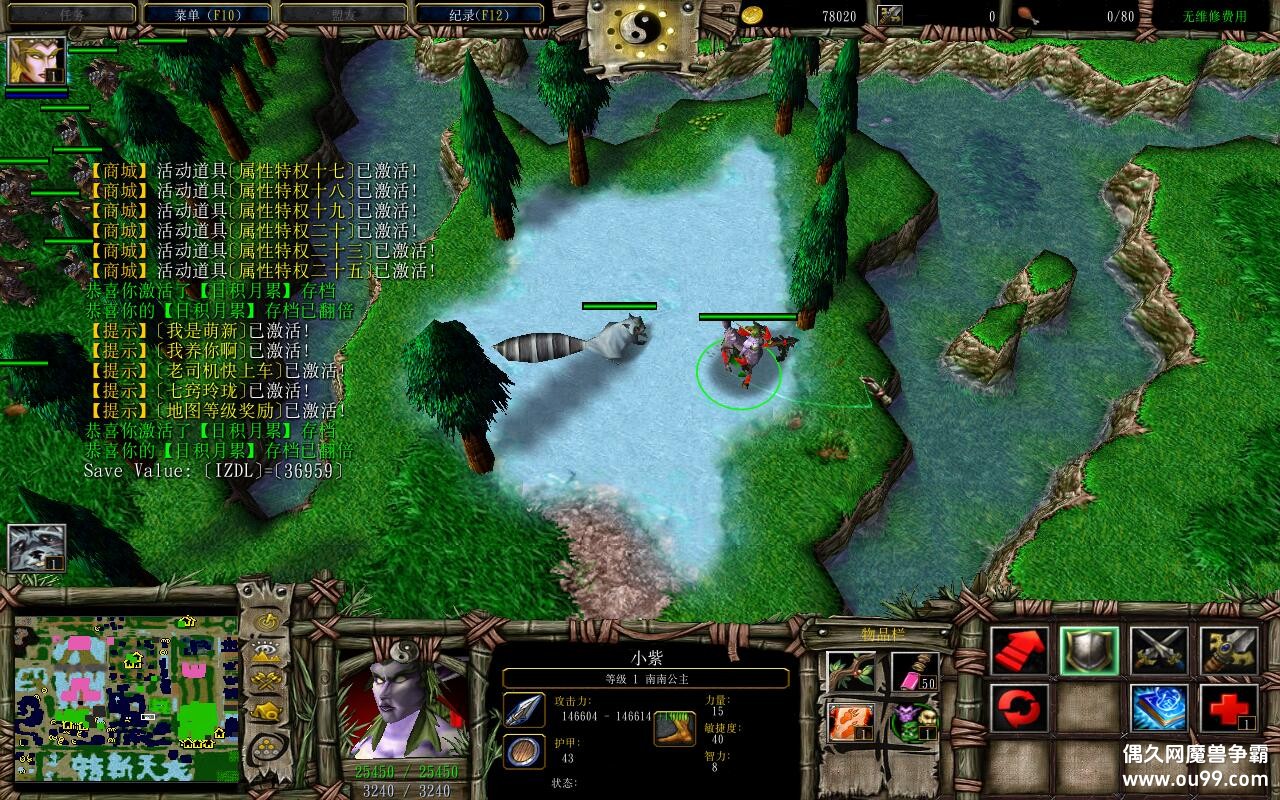Activate the minimap signal ping button
The width and height of the screenshot is (1280, 800).
pyautogui.click(x=266, y=621)
